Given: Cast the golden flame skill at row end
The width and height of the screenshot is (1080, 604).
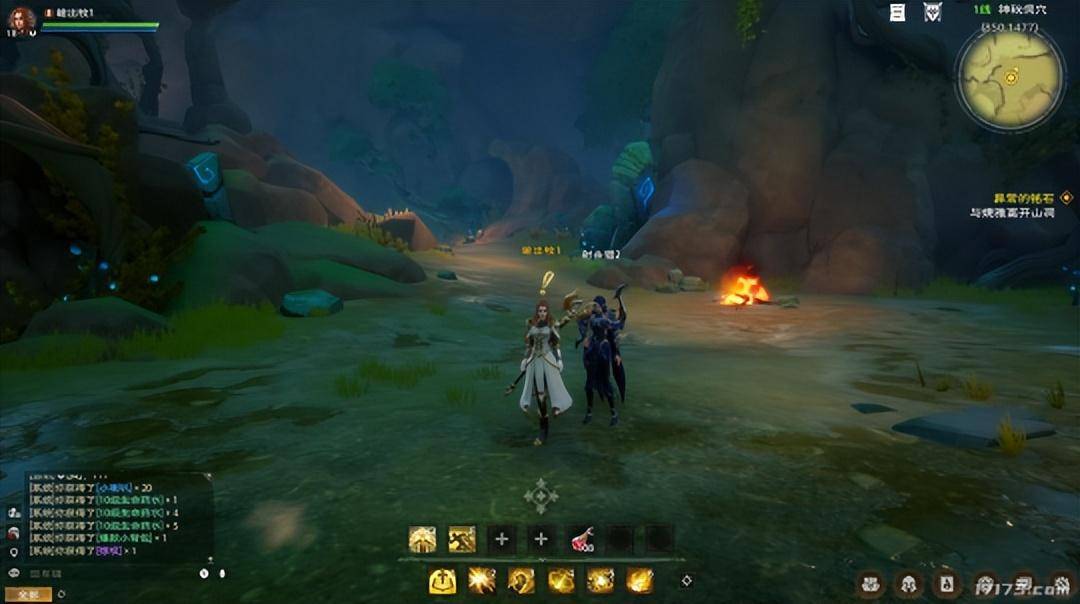Looking at the screenshot, I should click(x=640, y=581).
